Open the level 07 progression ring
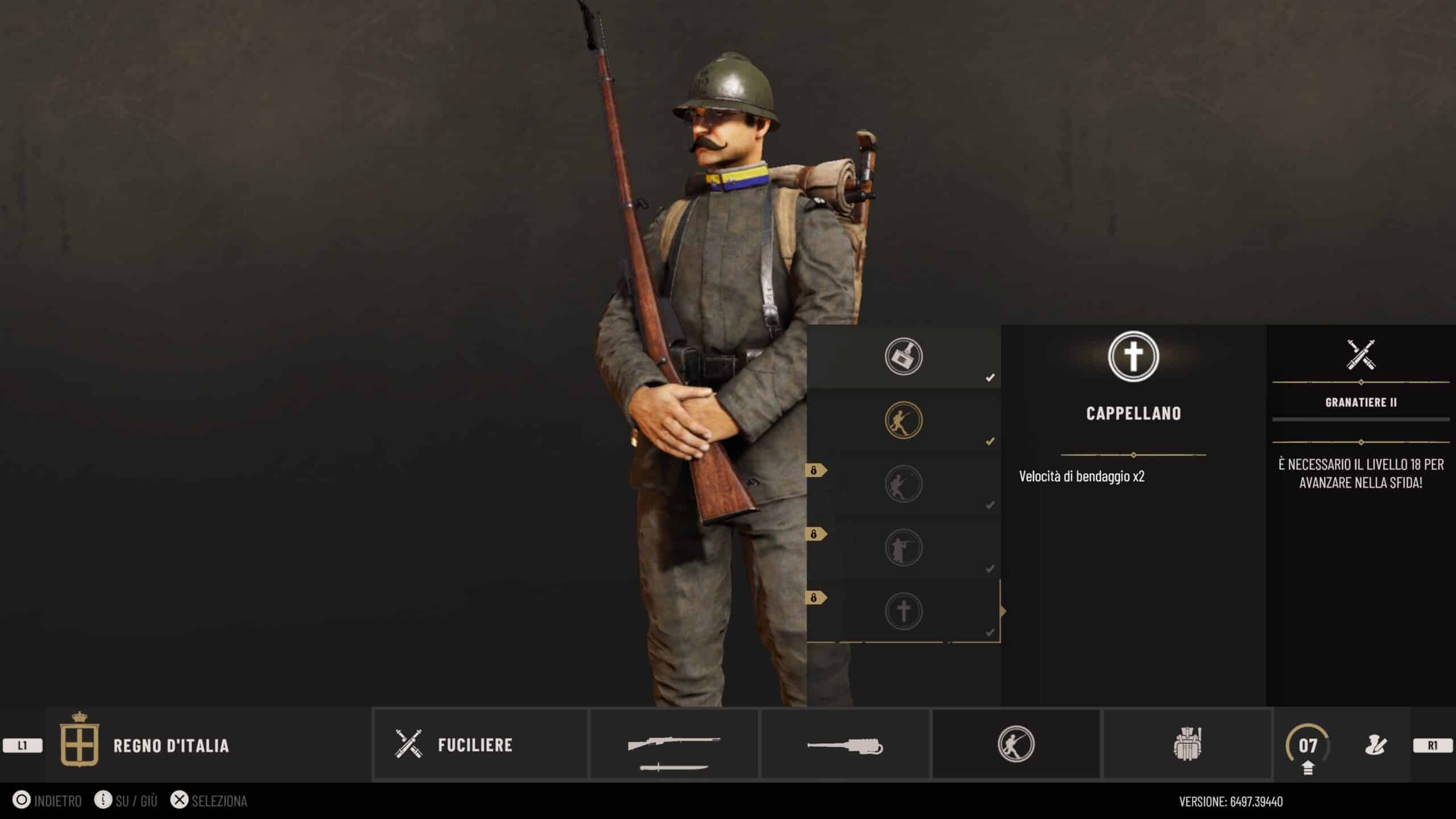Image resolution: width=1456 pixels, height=819 pixels. click(1308, 745)
